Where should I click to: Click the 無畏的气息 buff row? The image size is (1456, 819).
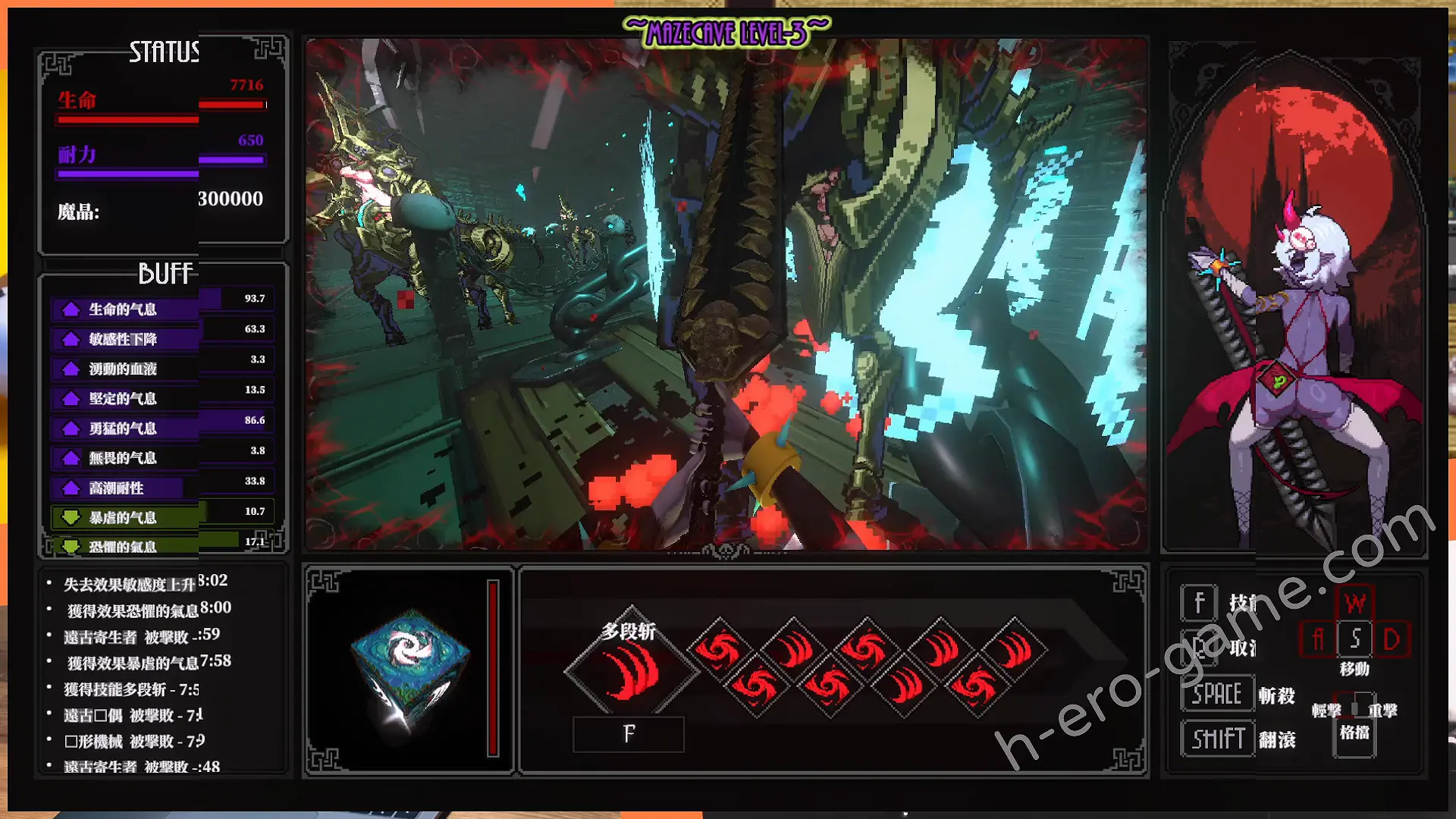click(x=124, y=458)
